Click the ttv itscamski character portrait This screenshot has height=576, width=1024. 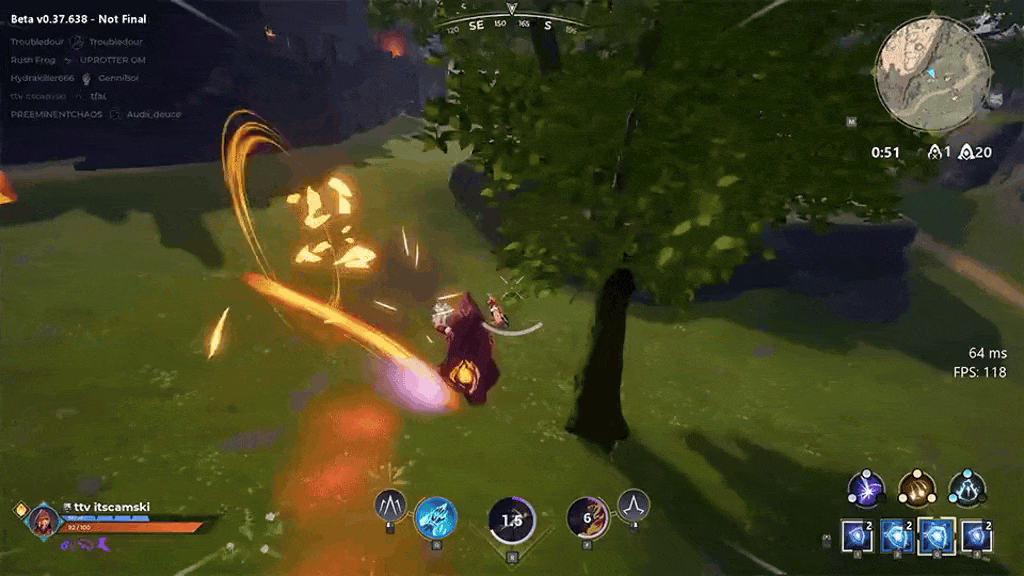click(x=44, y=521)
